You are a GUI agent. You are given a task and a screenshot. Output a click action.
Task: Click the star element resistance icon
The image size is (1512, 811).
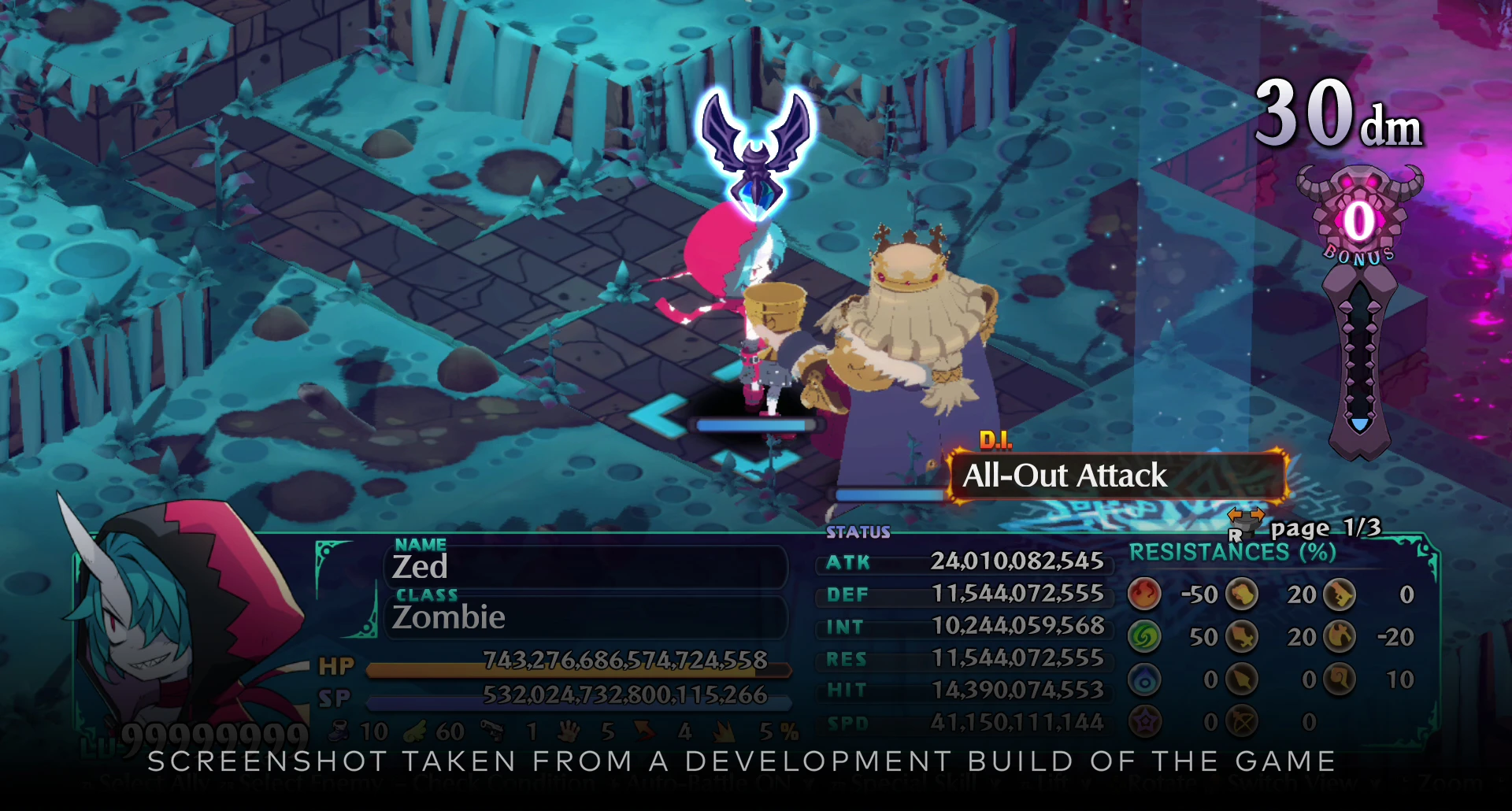click(1144, 720)
